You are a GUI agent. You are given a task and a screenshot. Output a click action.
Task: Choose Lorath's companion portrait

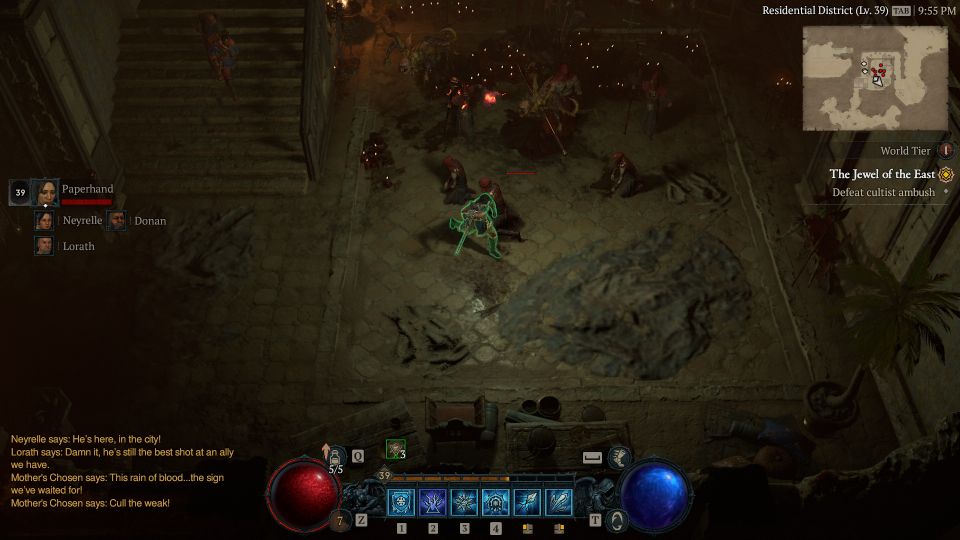(x=44, y=246)
